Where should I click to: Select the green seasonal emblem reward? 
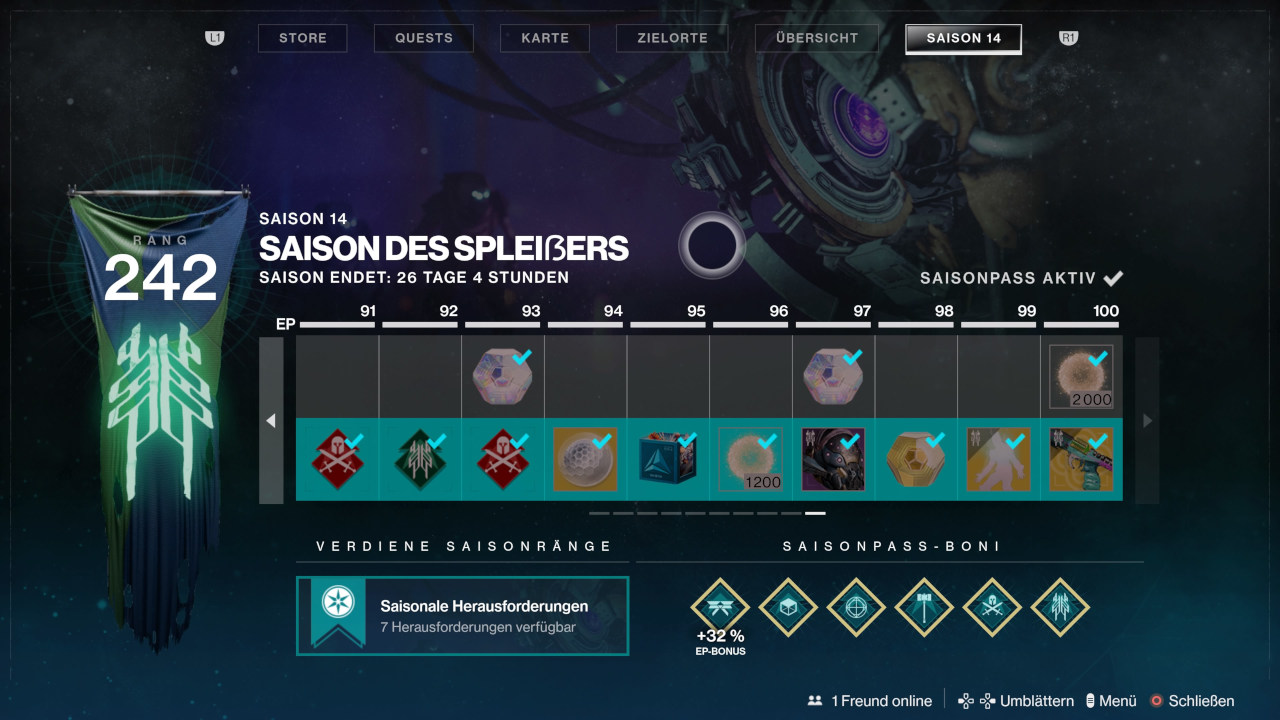[420, 460]
